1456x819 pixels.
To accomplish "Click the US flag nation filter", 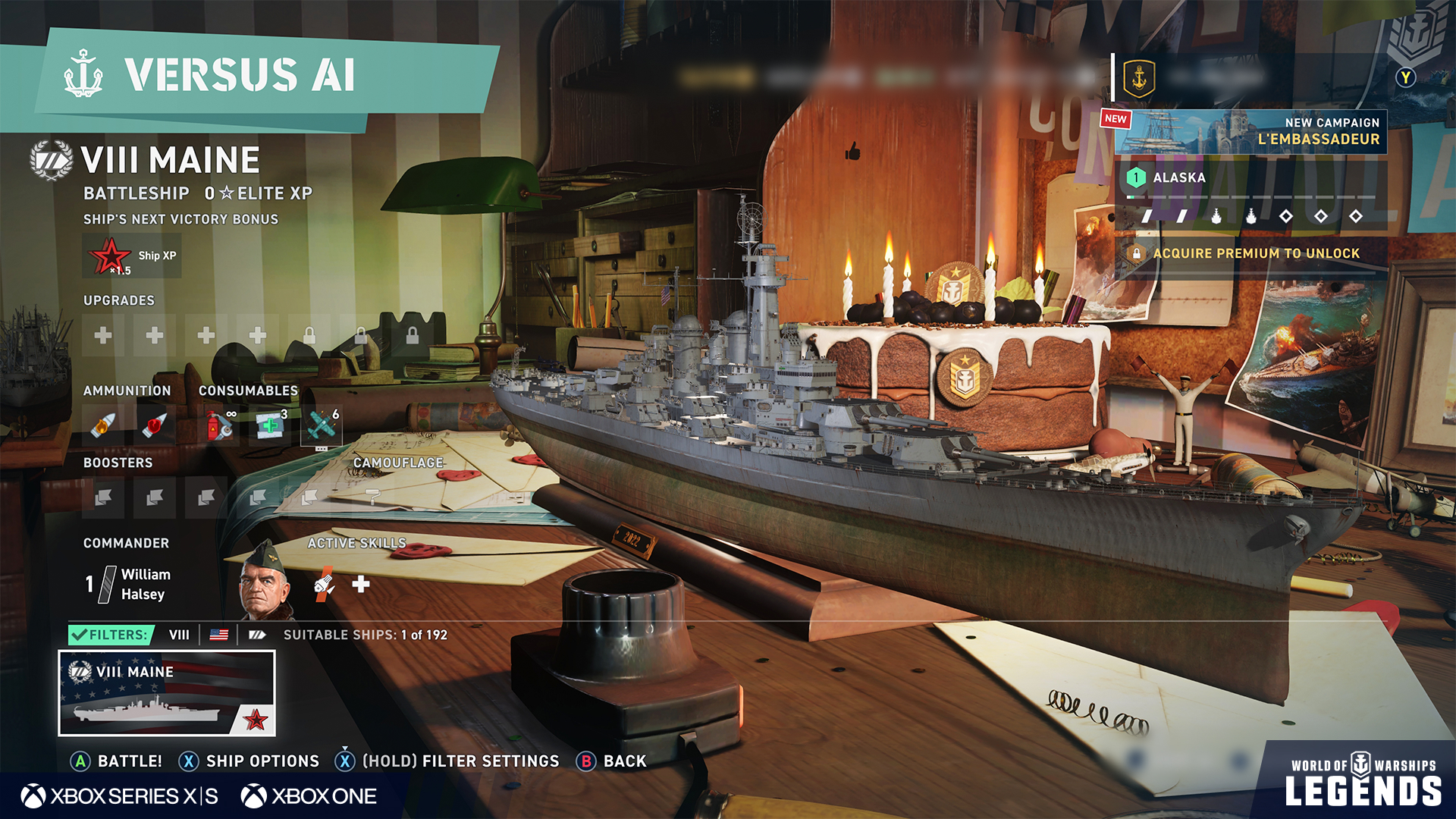I will tap(219, 635).
